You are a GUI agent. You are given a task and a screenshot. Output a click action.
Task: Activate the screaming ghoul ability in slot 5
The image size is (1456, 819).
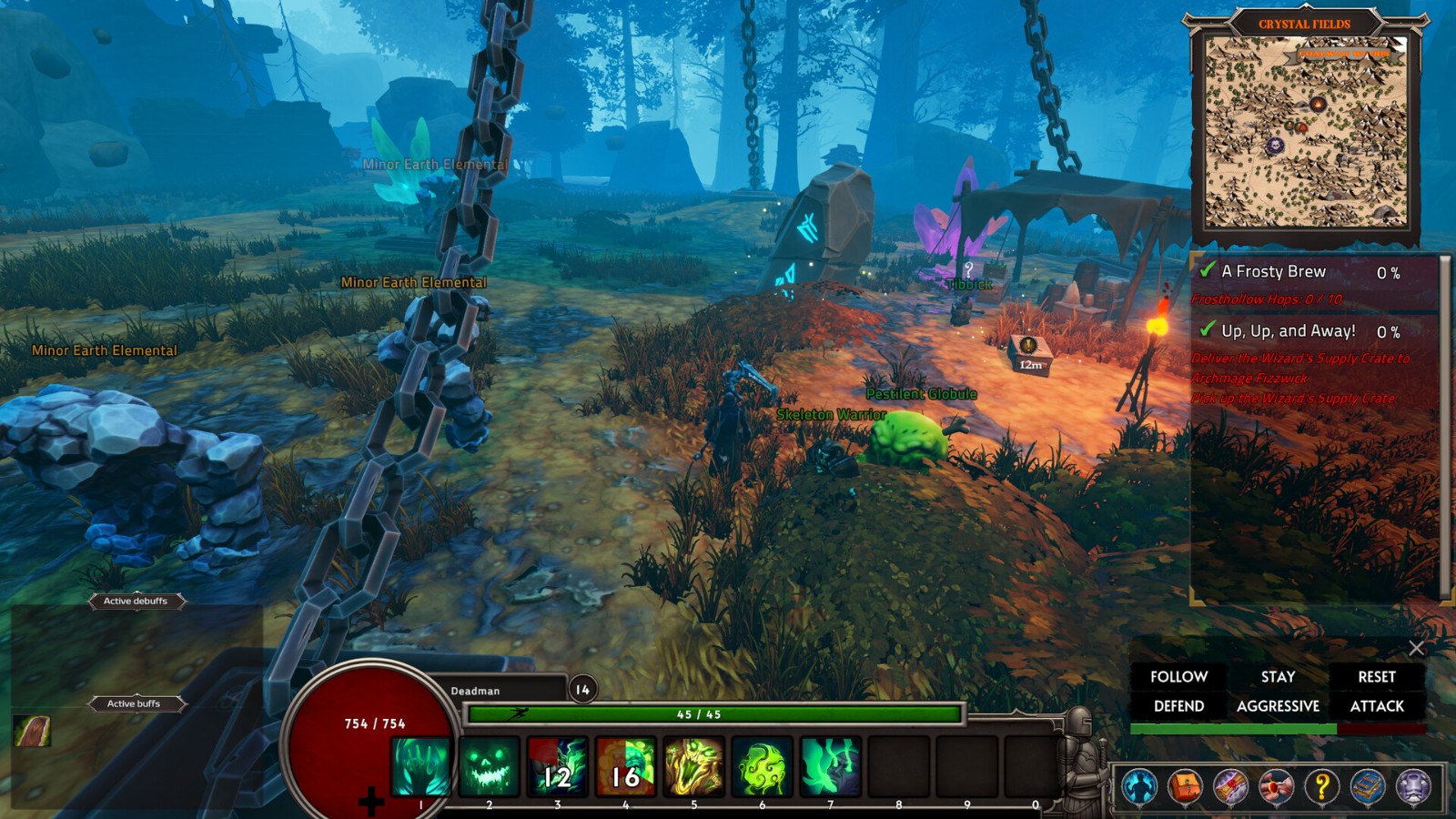click(693, 767)
